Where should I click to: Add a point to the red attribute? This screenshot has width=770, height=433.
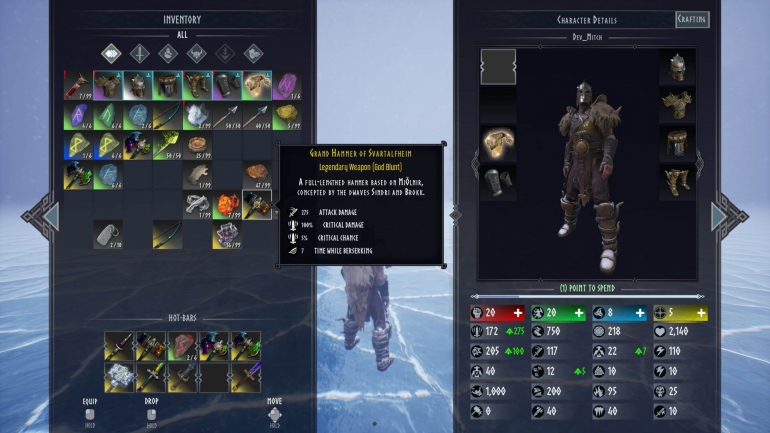[x=518, y=313]
